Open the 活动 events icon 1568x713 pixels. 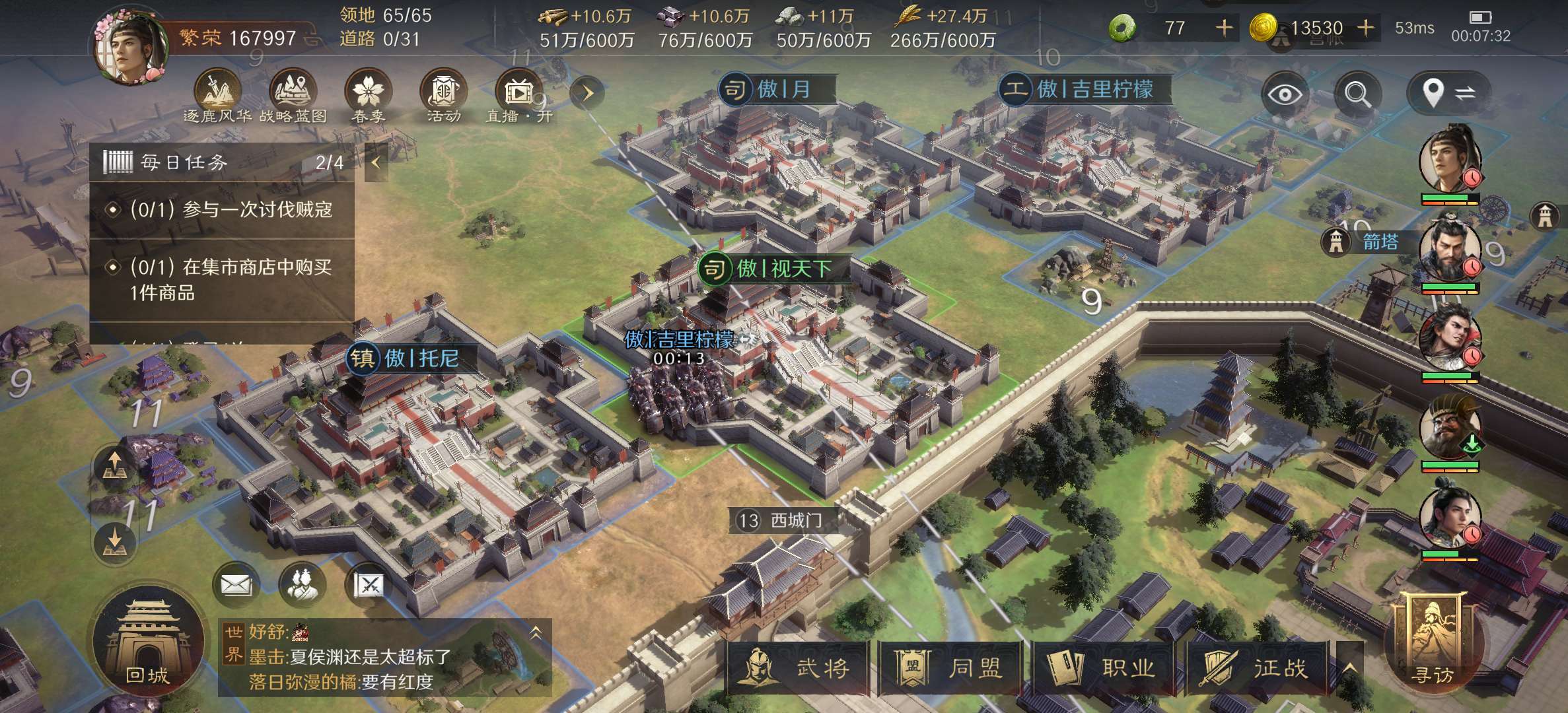point(443,96)
